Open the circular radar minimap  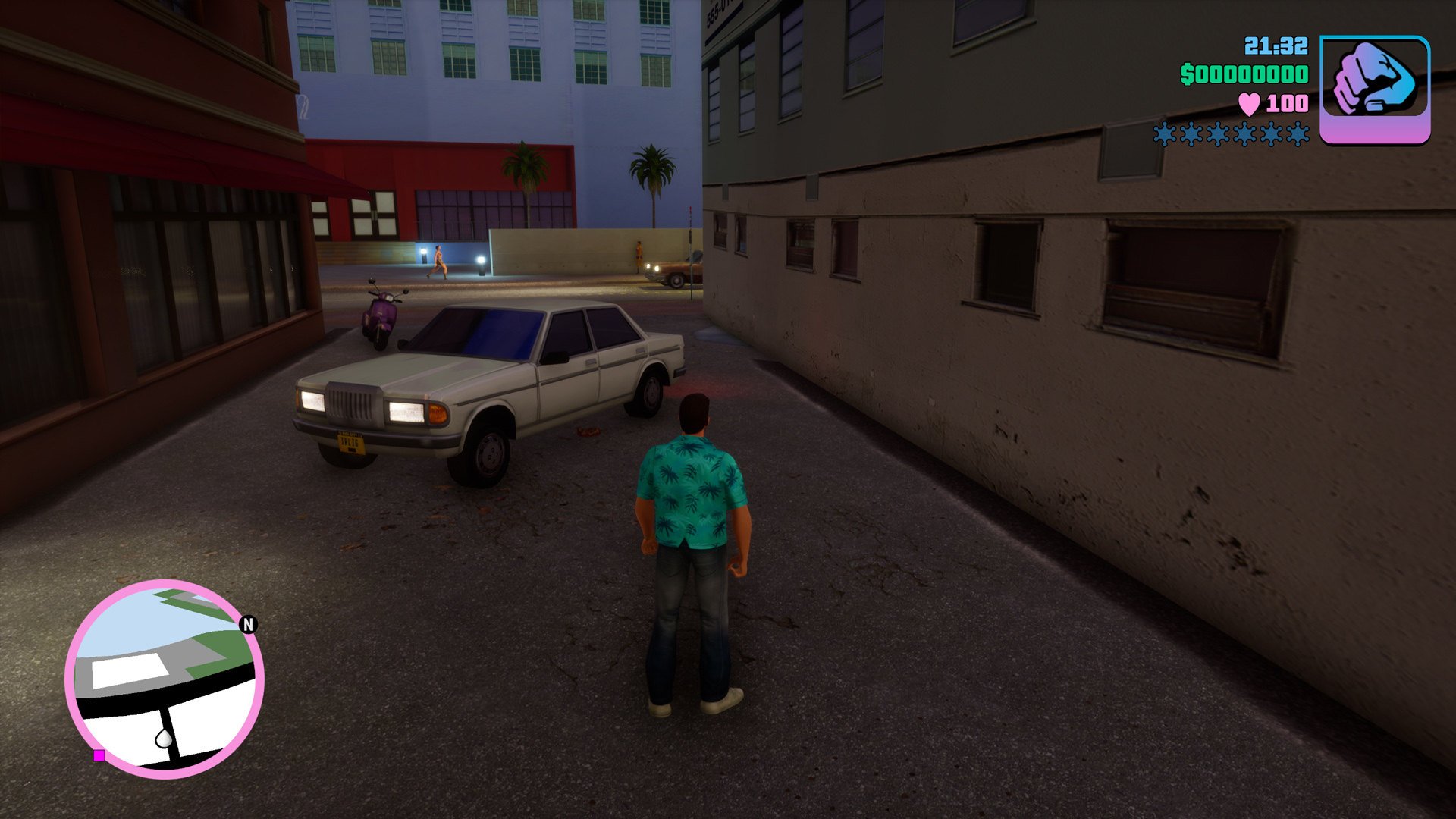[x=165, y=679]
